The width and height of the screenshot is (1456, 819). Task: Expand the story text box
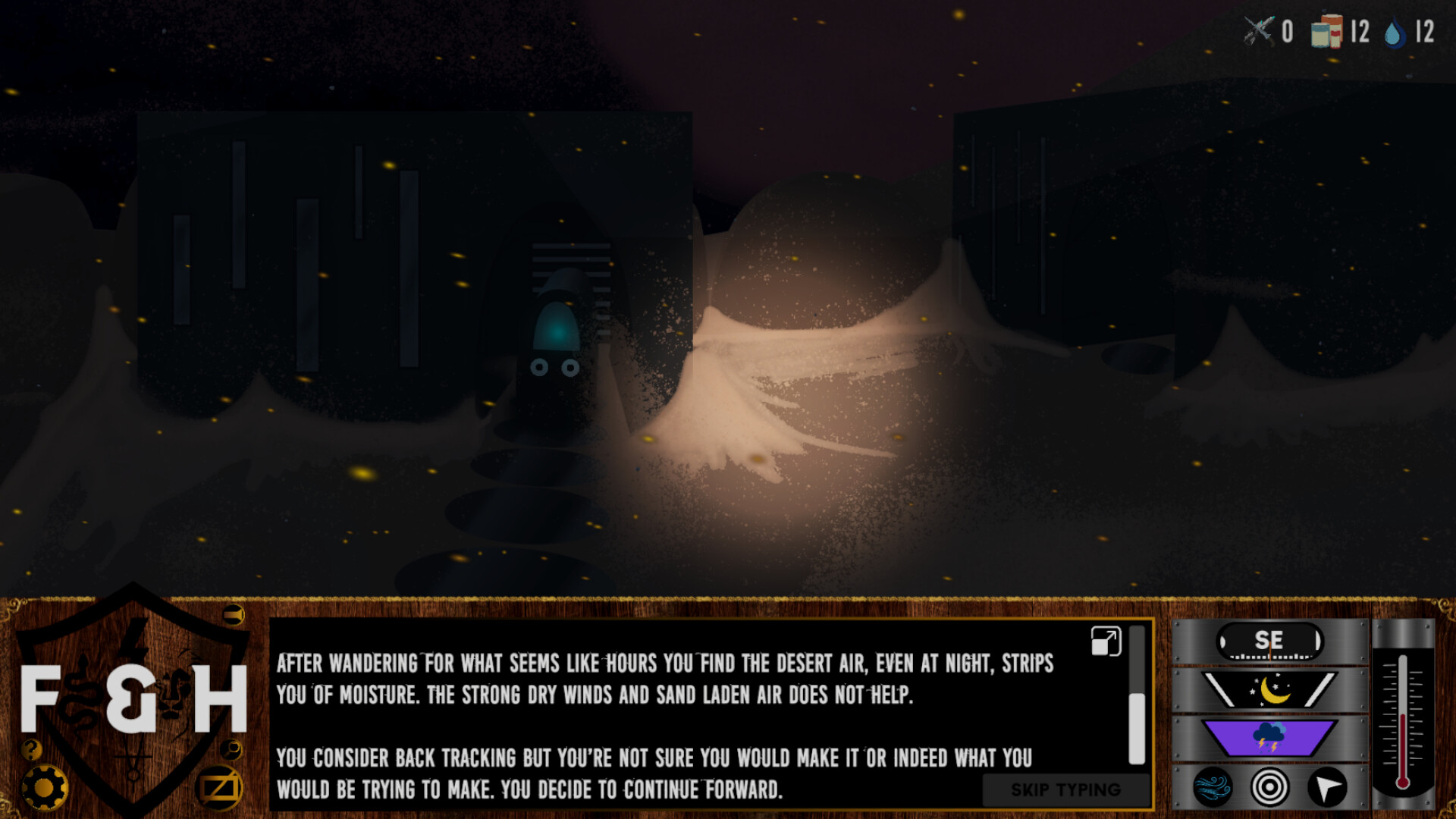coord(1106,642)
